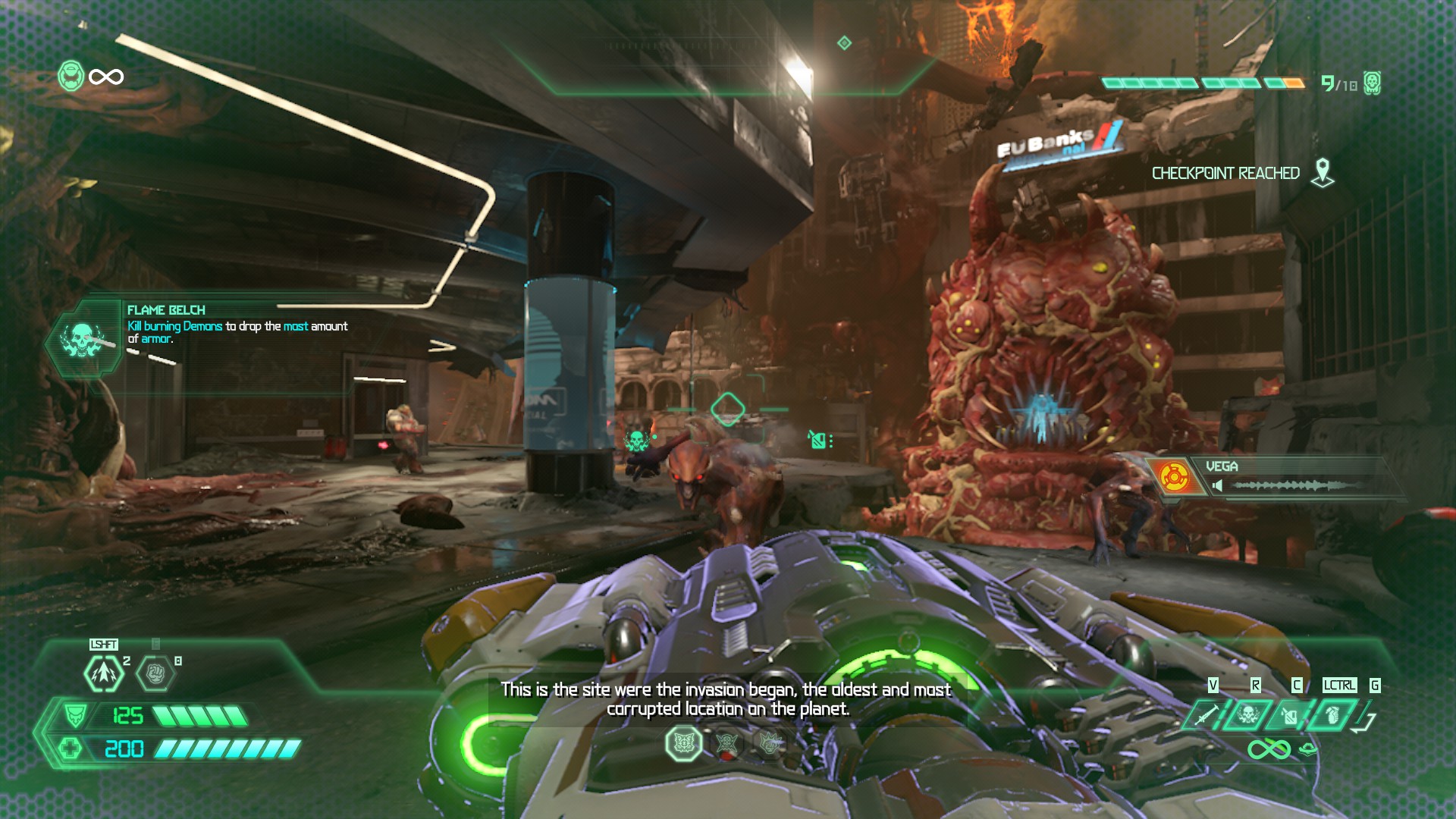Click the compass diamond objective marker

(x=844, y=43)
